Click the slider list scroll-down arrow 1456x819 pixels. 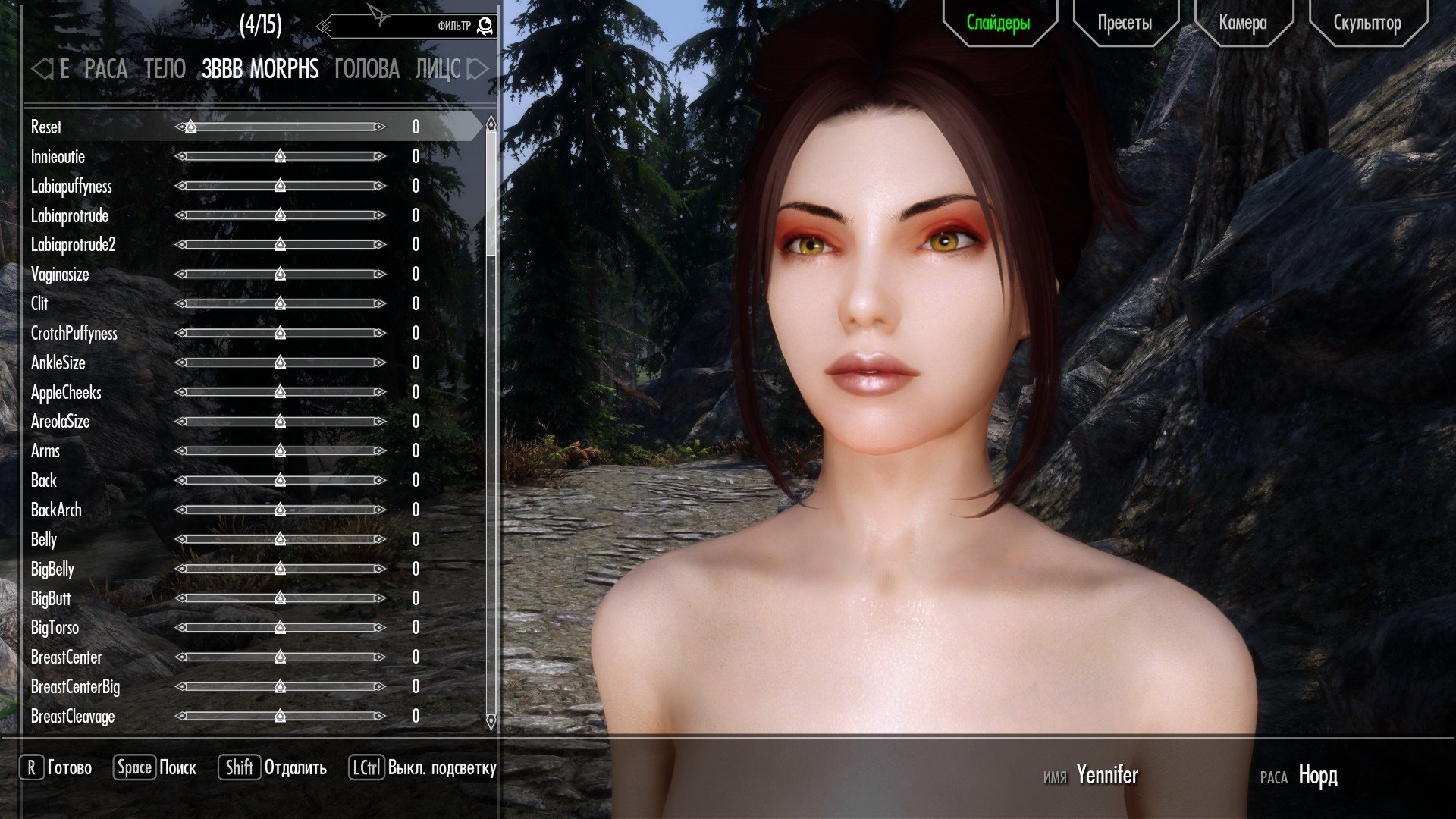tap(491, 721)
